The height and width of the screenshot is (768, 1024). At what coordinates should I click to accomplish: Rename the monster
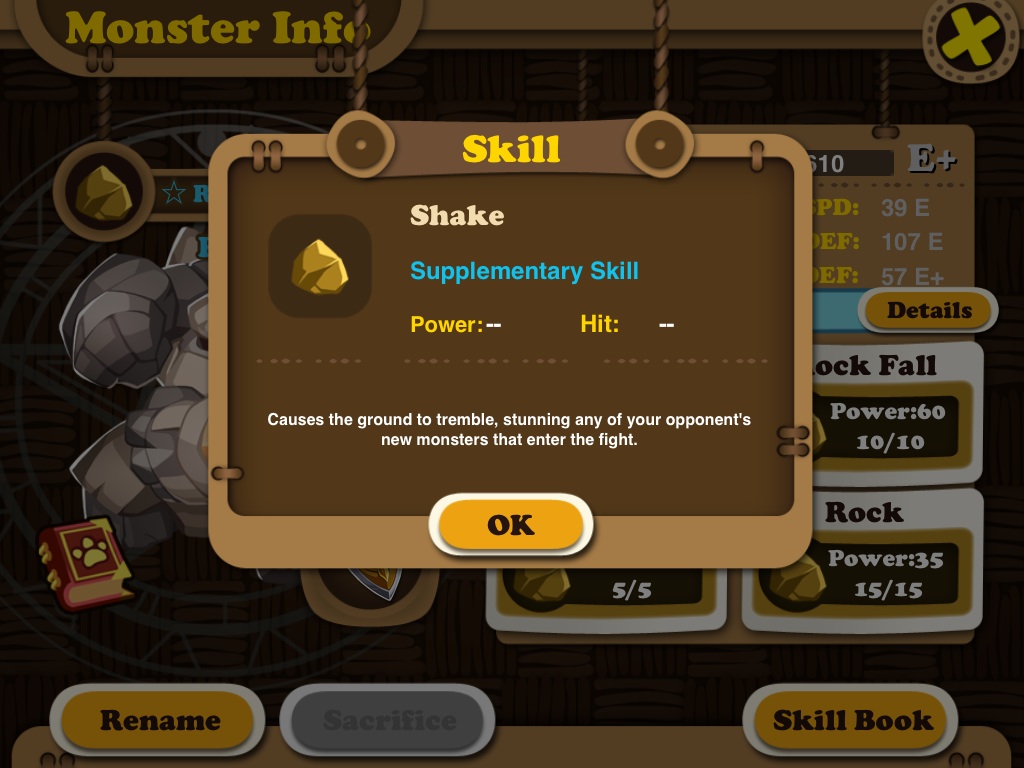click(159, 720)
